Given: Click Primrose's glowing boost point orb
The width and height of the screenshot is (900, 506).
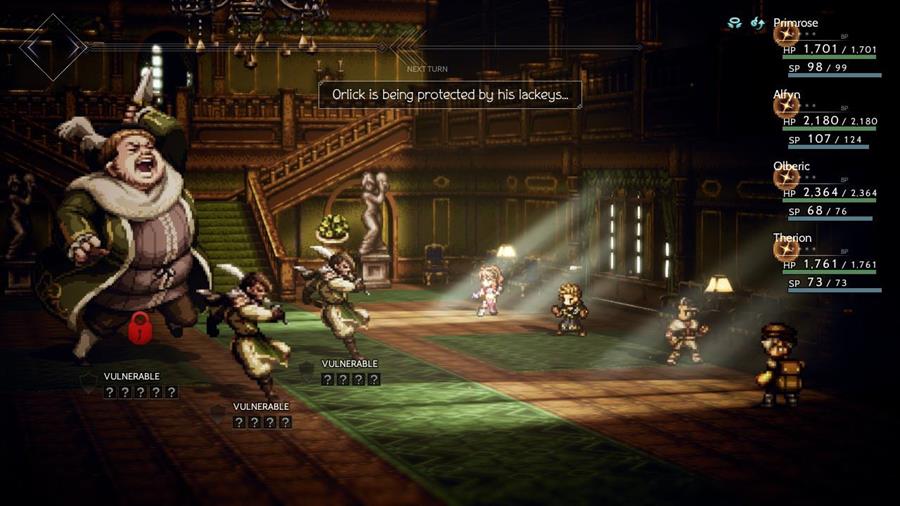Looking at the screenshot, I should [x=786, y=35].
